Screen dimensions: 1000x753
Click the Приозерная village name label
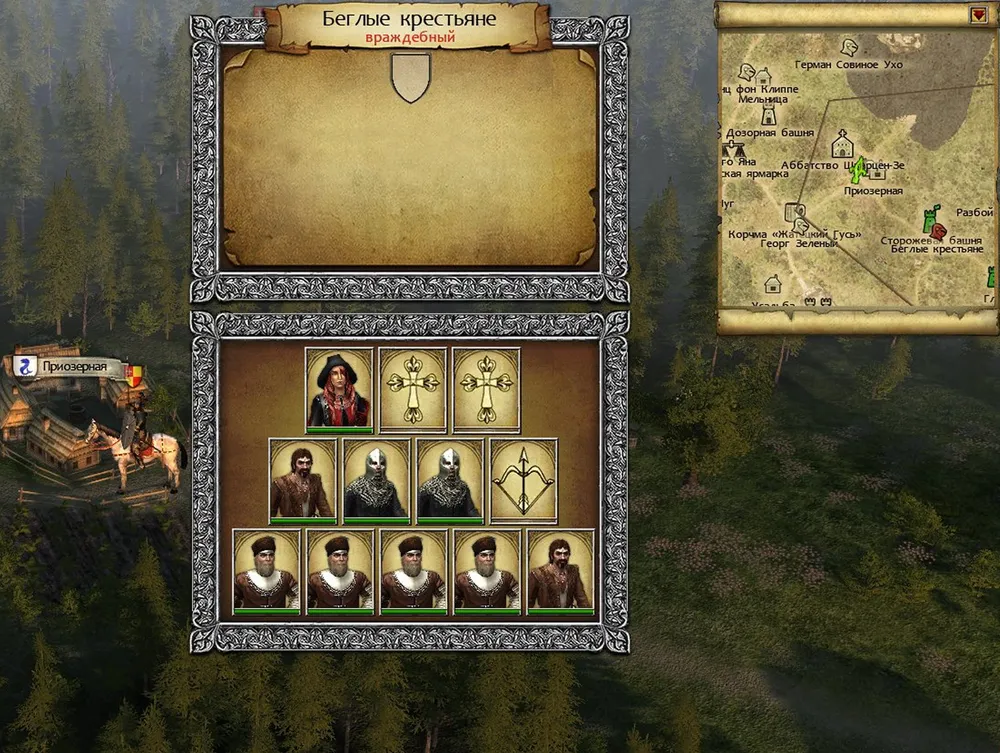(x=74, y=367)
